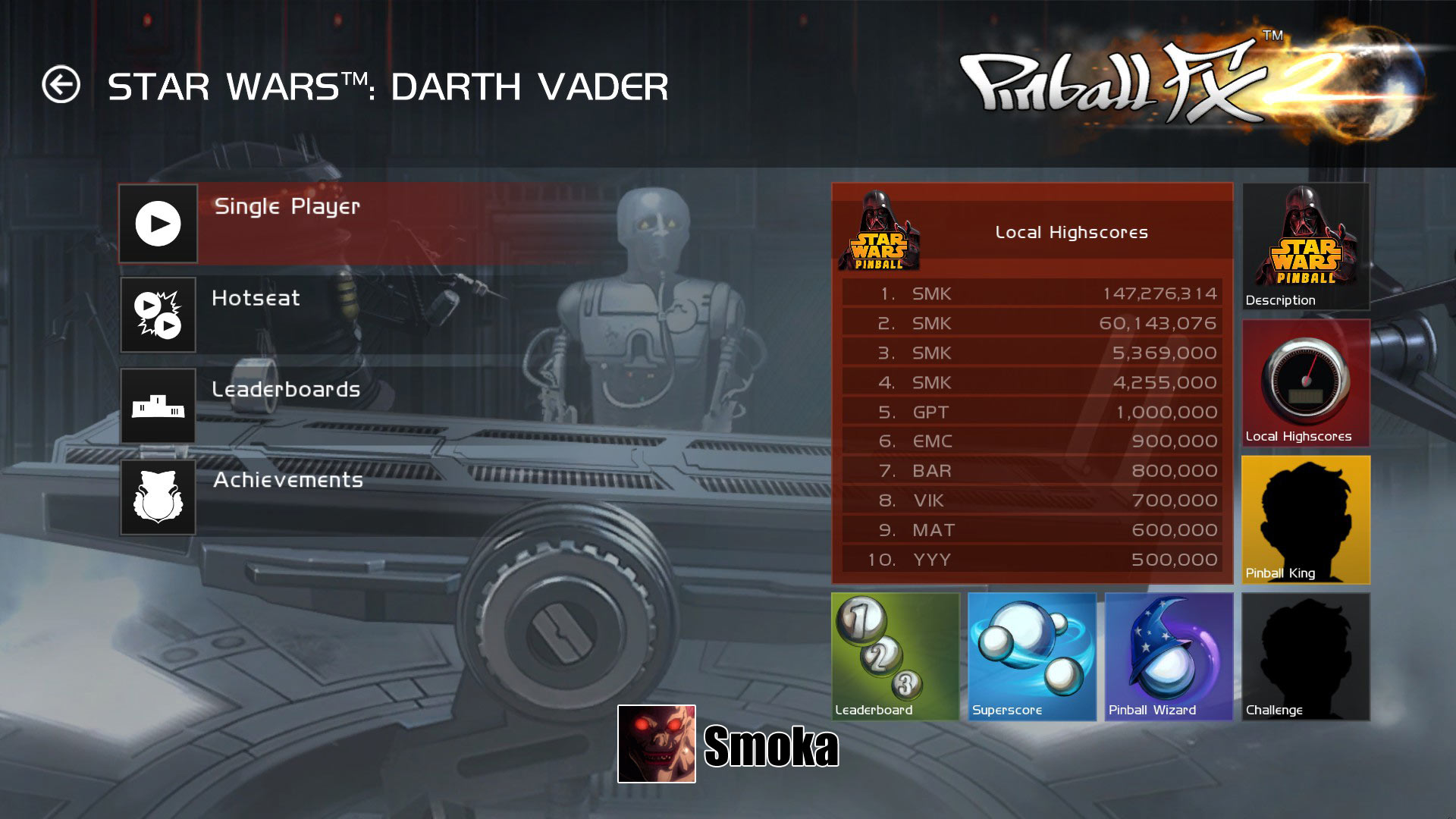Select the Local Highscores gauge tile

point(1305,383)
